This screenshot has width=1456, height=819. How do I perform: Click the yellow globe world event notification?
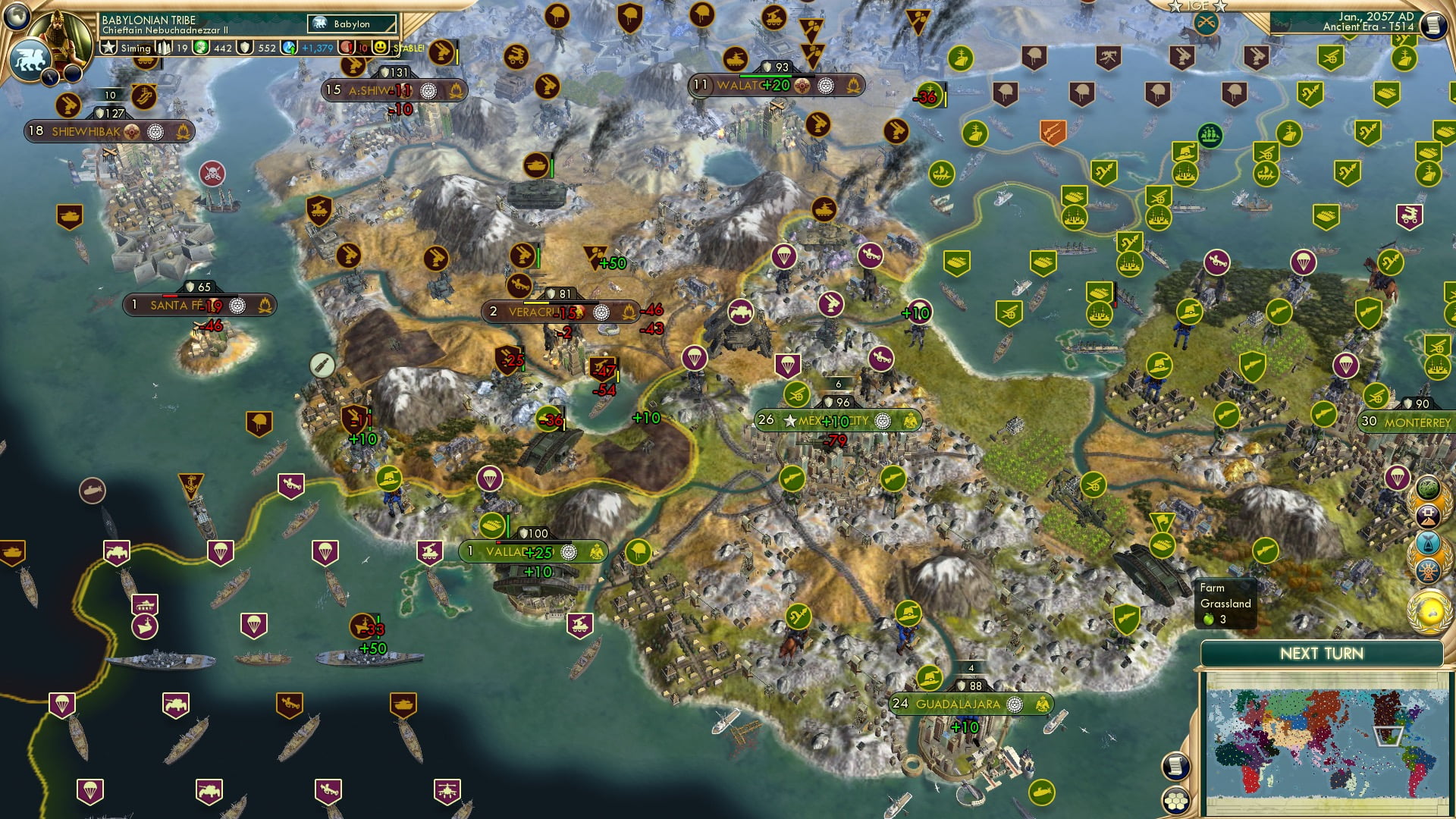(x=1429, y=608)
